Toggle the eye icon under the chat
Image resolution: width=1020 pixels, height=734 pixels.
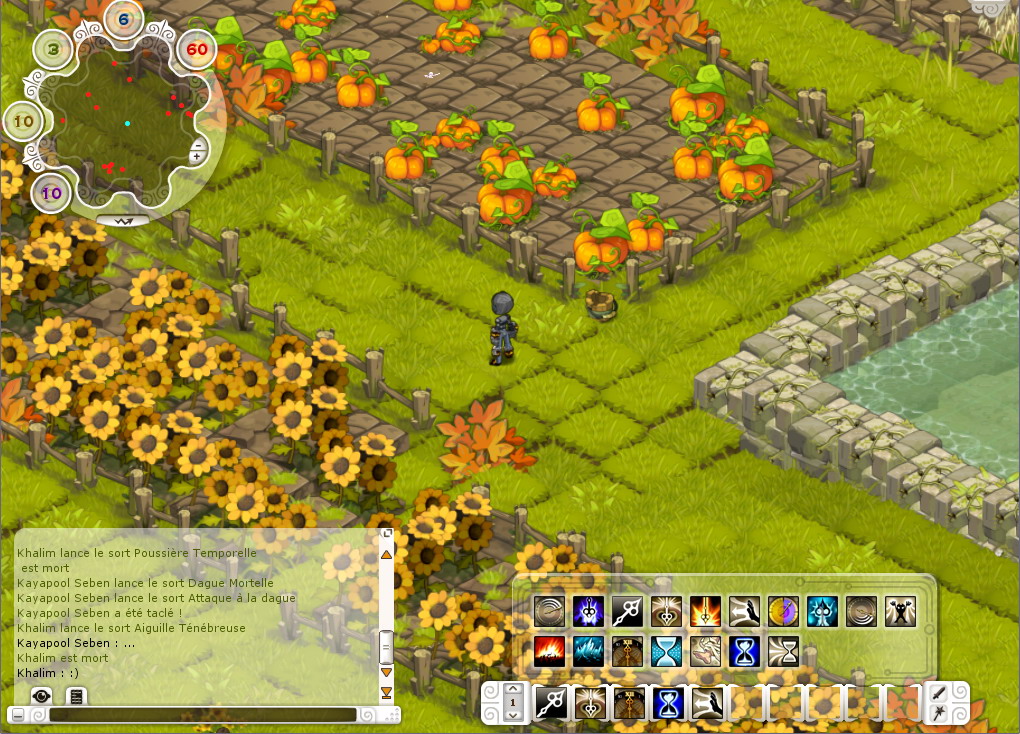pos(41,695)
